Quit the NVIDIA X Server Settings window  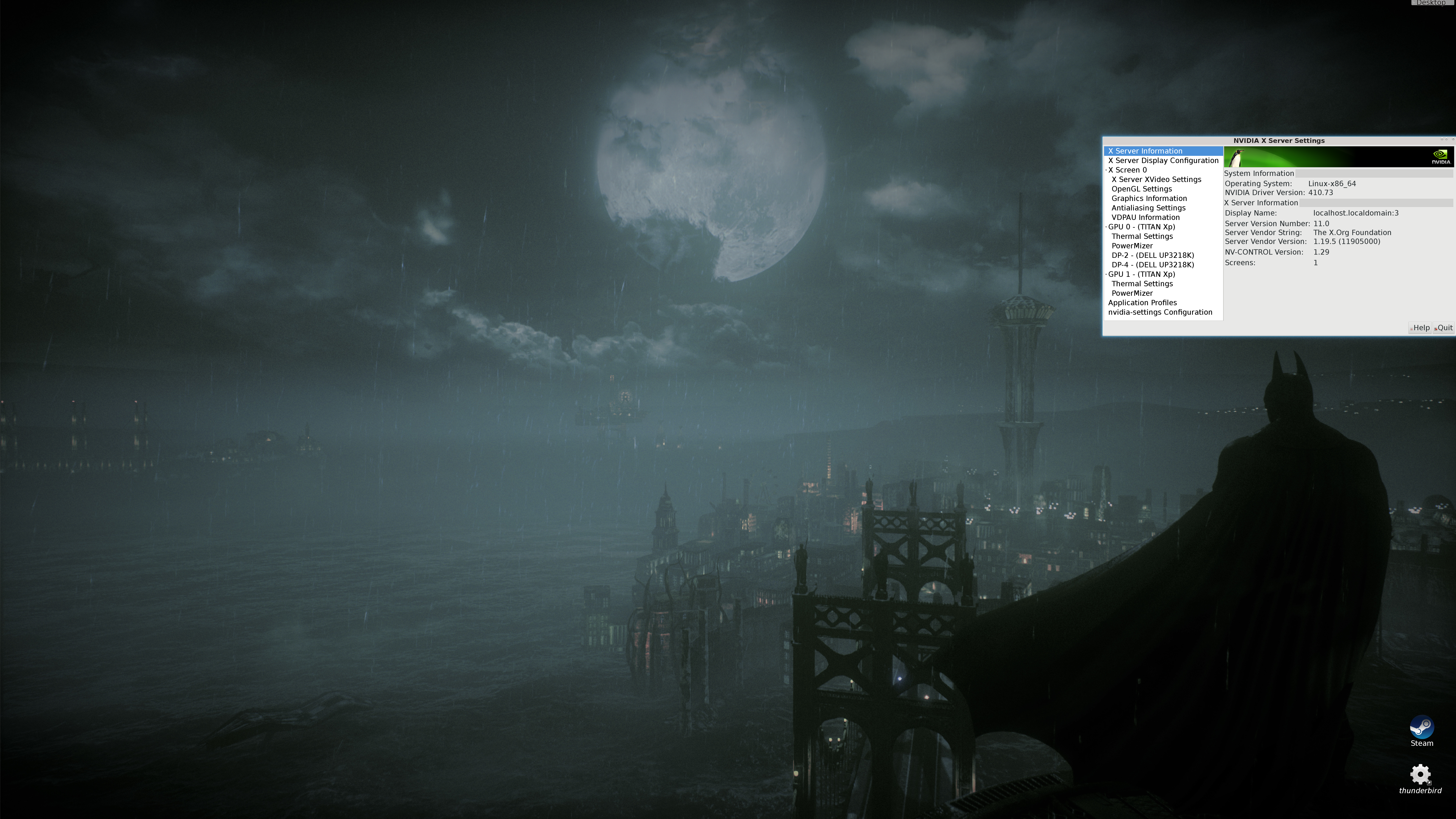tap(1443, 328)
